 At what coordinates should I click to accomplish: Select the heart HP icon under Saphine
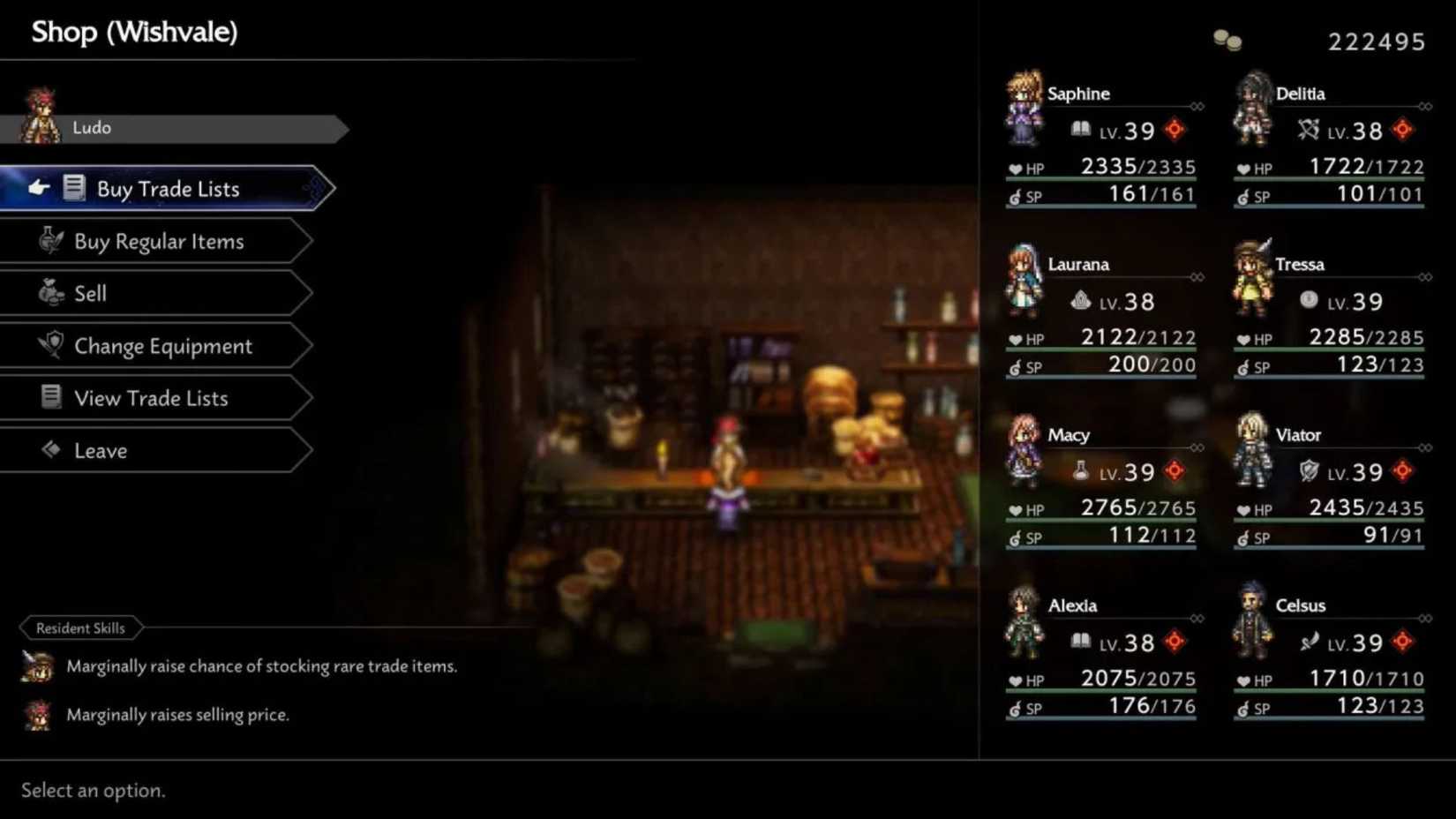[1015, 168]
